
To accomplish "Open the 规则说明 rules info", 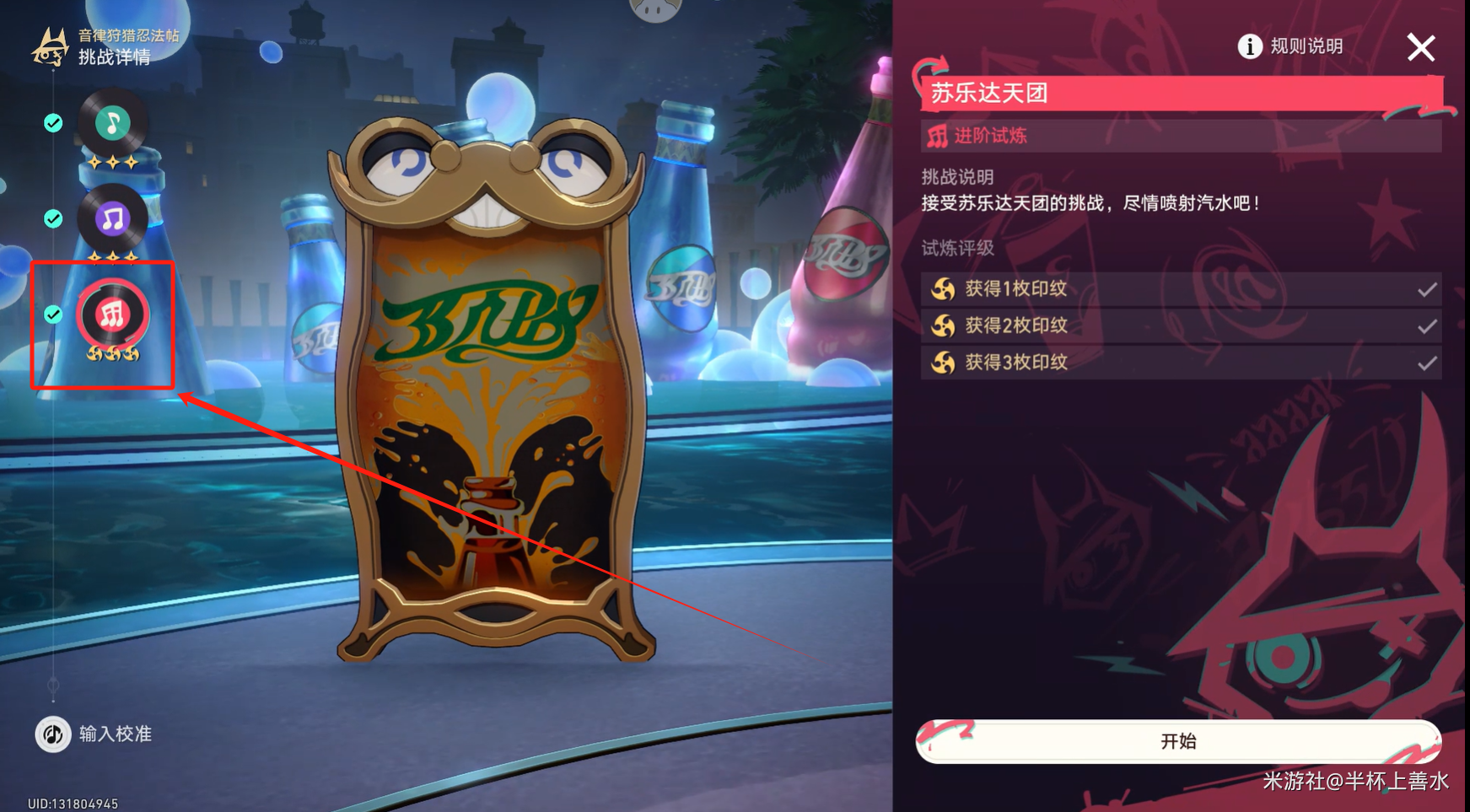I will coord(1290,46).
